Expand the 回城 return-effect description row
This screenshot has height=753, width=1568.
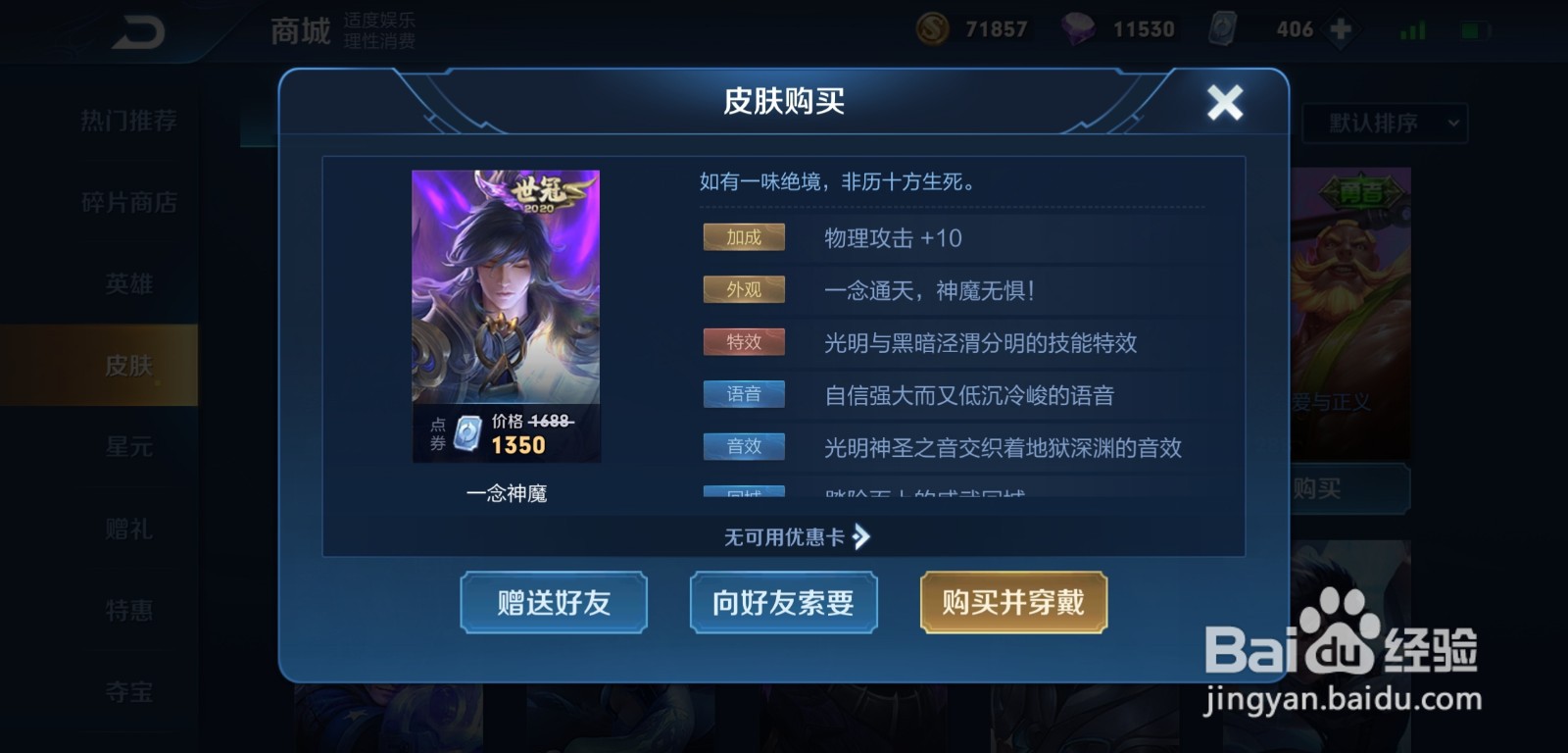click(x=744, y=492)
